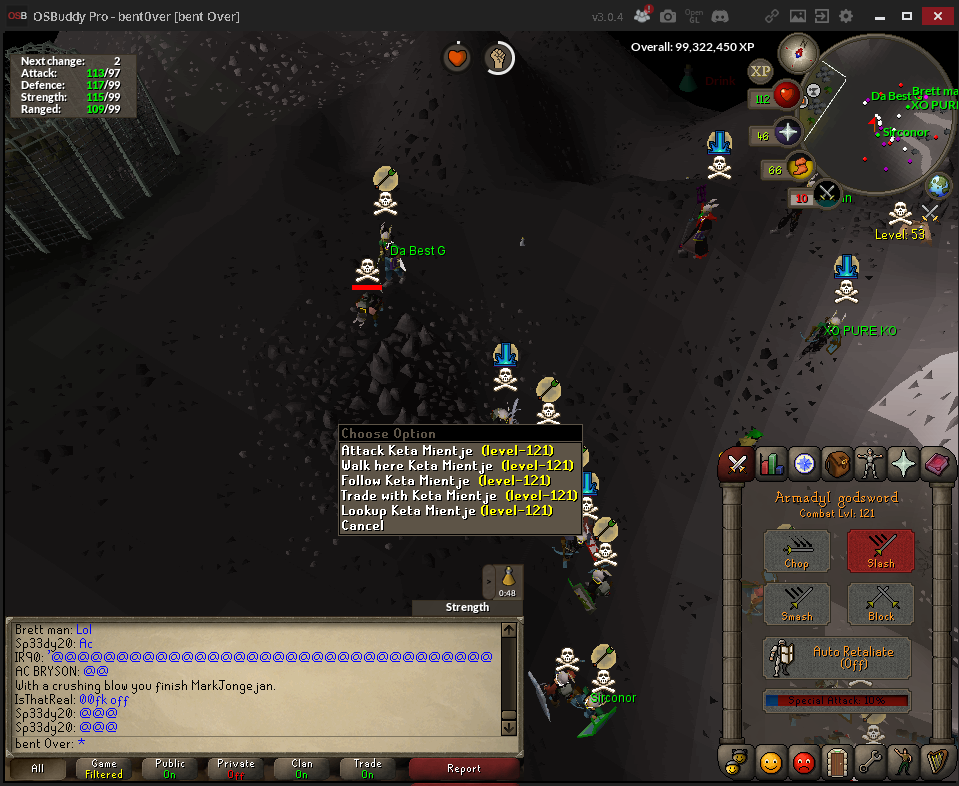Click the Report button in chat bar
The width and height of the screenshot is (959, 786).
click(464, 768)
